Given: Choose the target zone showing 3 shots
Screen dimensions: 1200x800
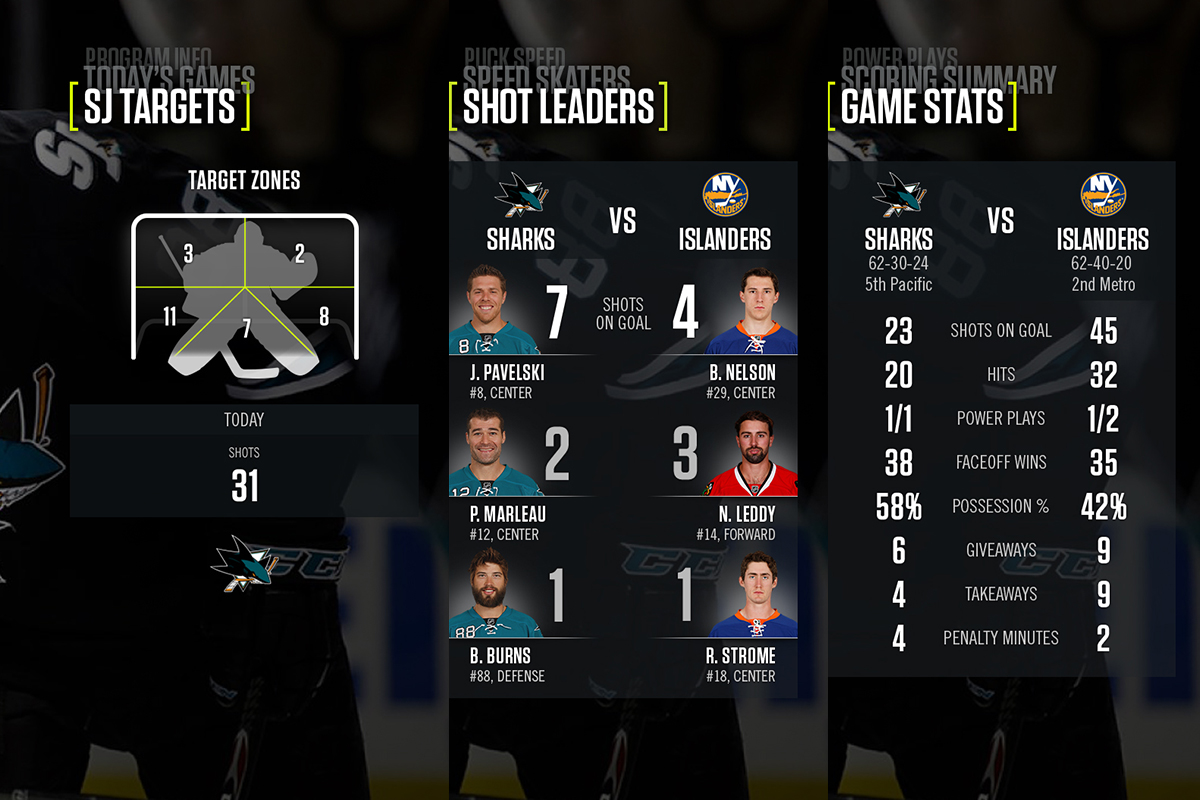Looking at the screenshot, I should point(188,253).
